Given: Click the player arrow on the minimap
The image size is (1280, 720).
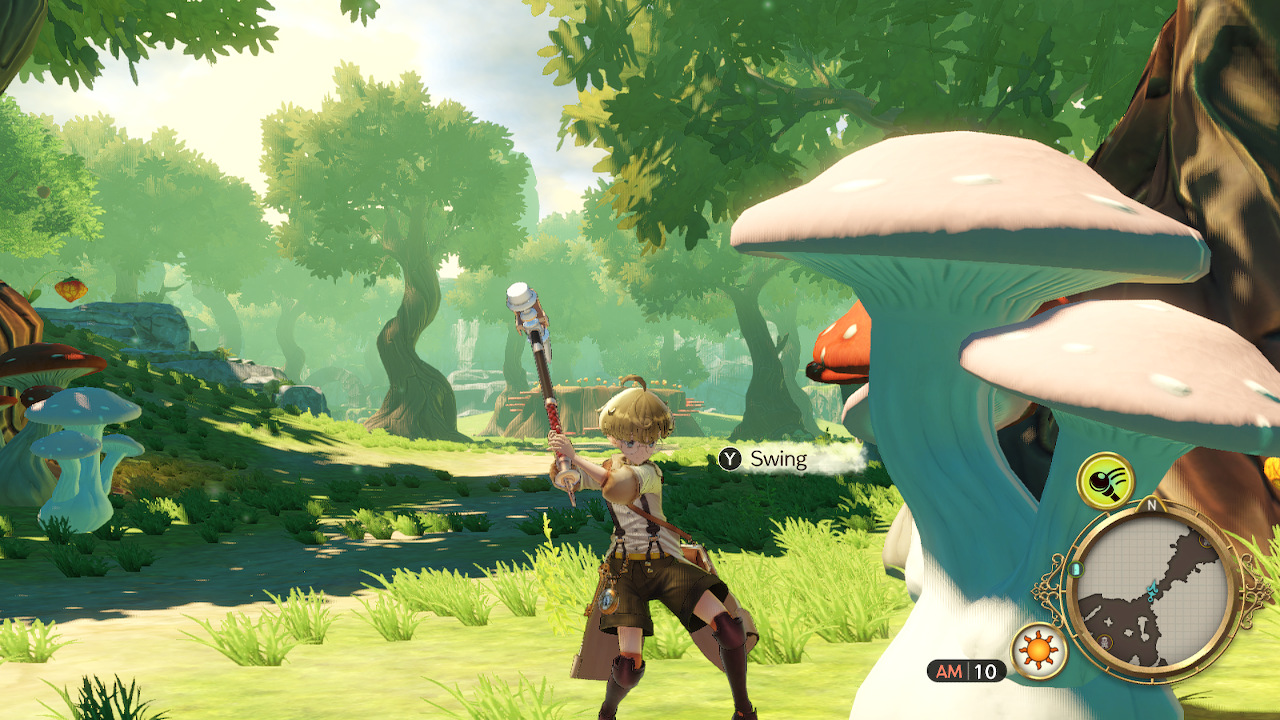Looking at the screenshot, I should pos(1152,590).
